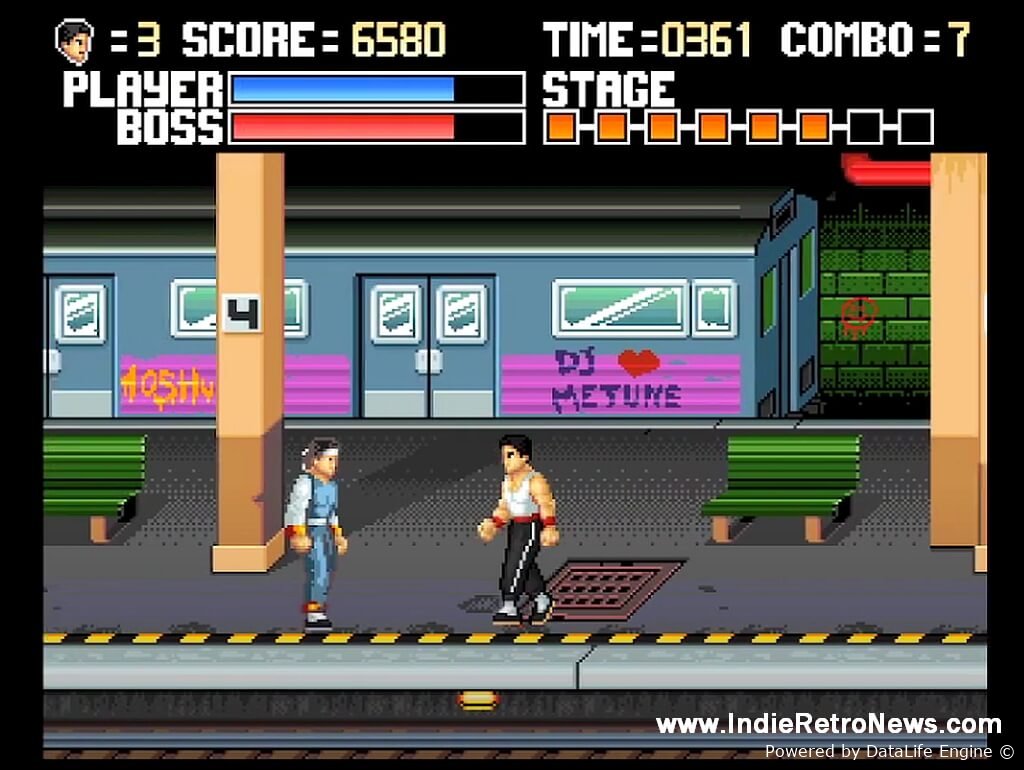Click the player face portrait icon
Viewport: 1024px width, 770px height.
tap(74, 41)
